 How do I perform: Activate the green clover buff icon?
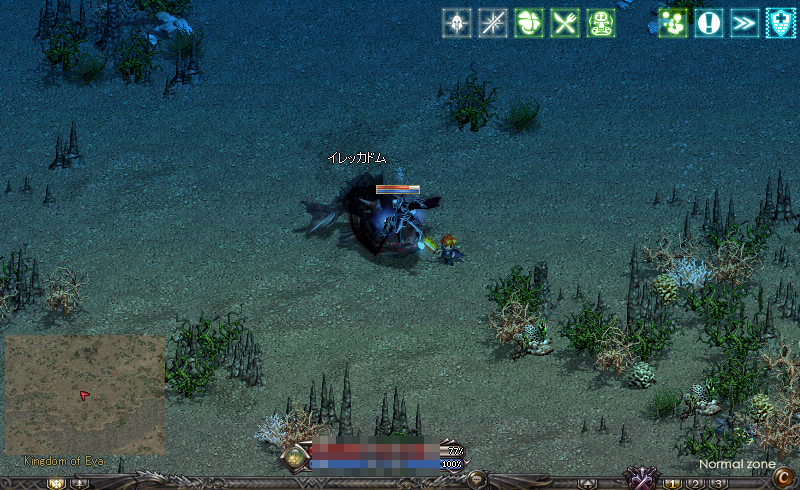[x=529, y=23]
